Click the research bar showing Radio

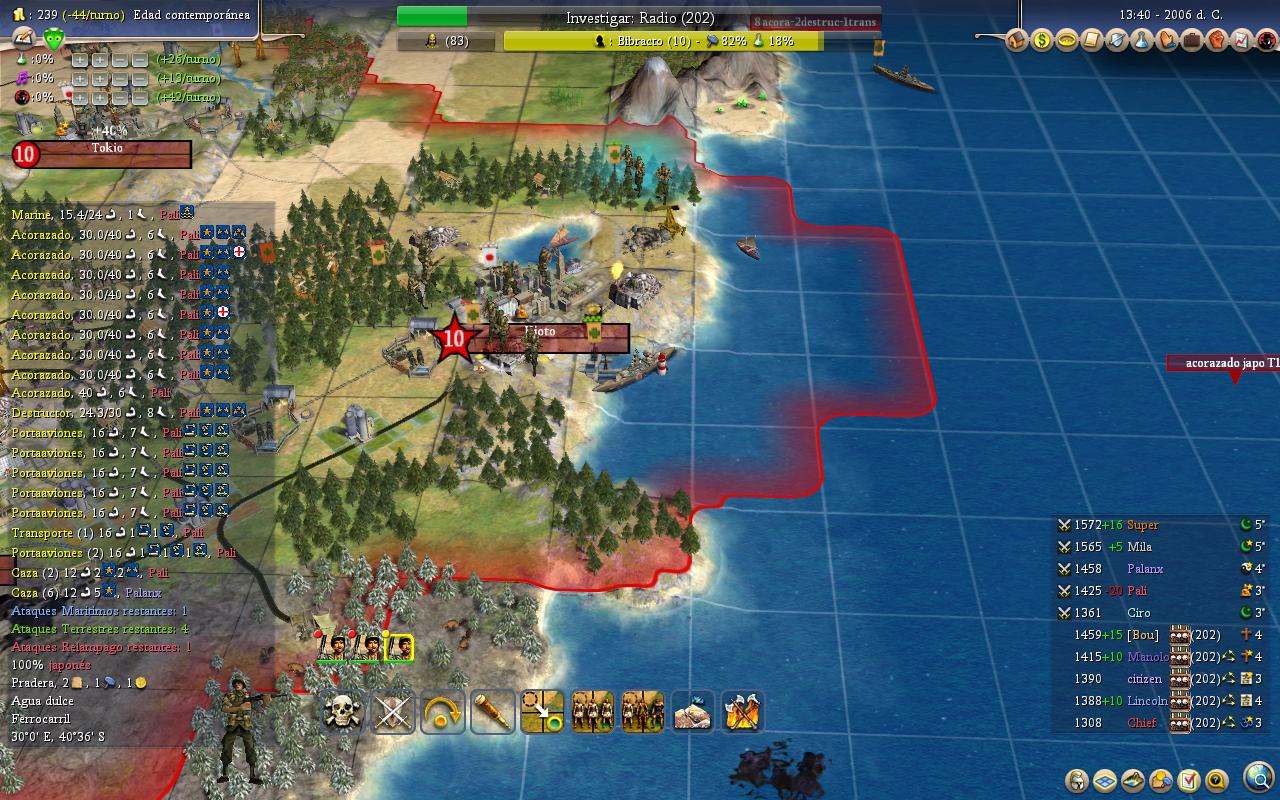point(640,17)
